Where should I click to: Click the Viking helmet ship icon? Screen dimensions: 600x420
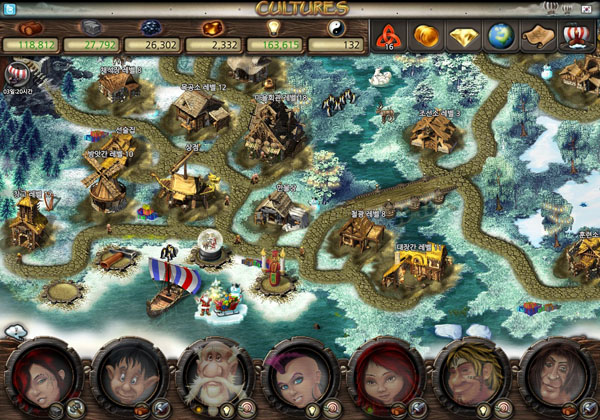577,38
